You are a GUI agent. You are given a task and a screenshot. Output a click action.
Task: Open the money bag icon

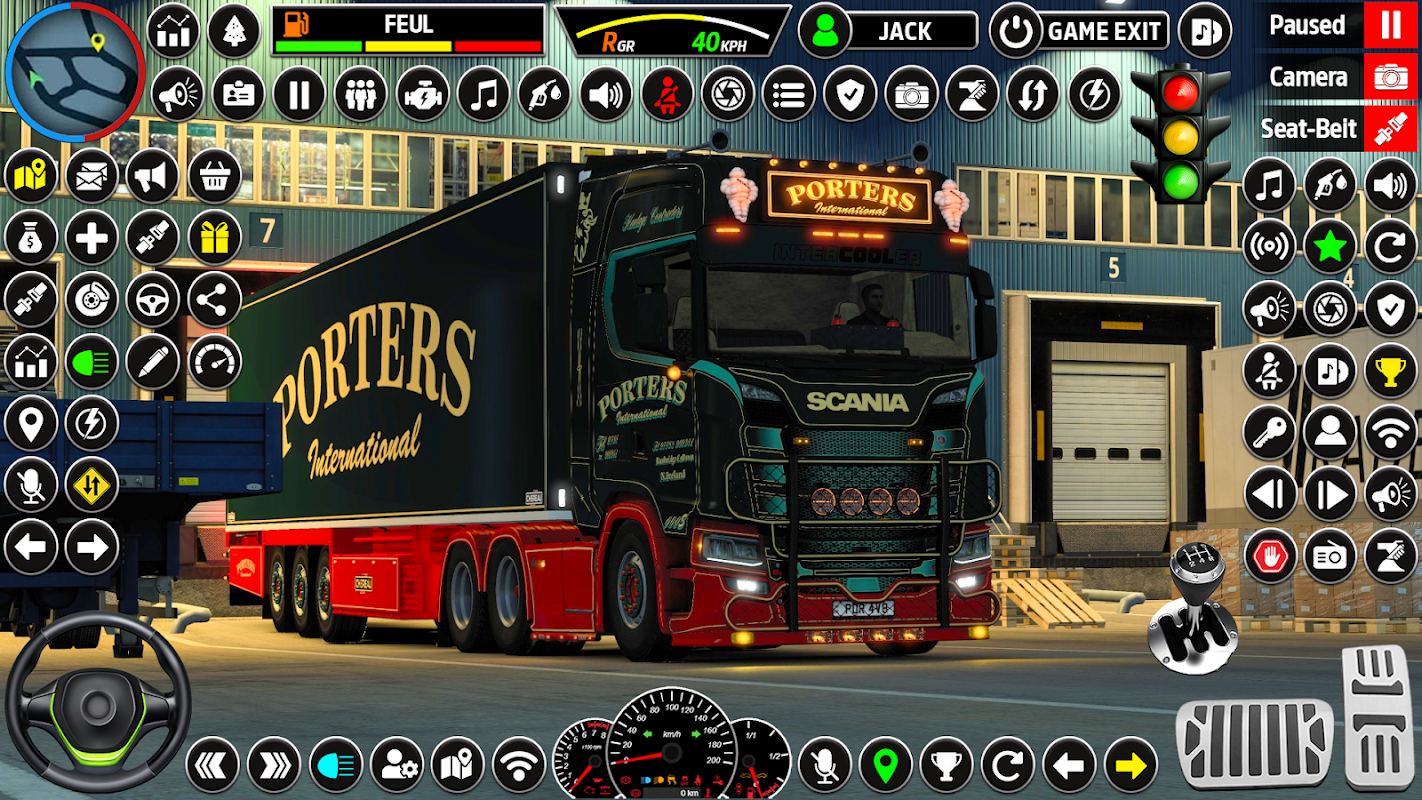[x=30, y=237]
